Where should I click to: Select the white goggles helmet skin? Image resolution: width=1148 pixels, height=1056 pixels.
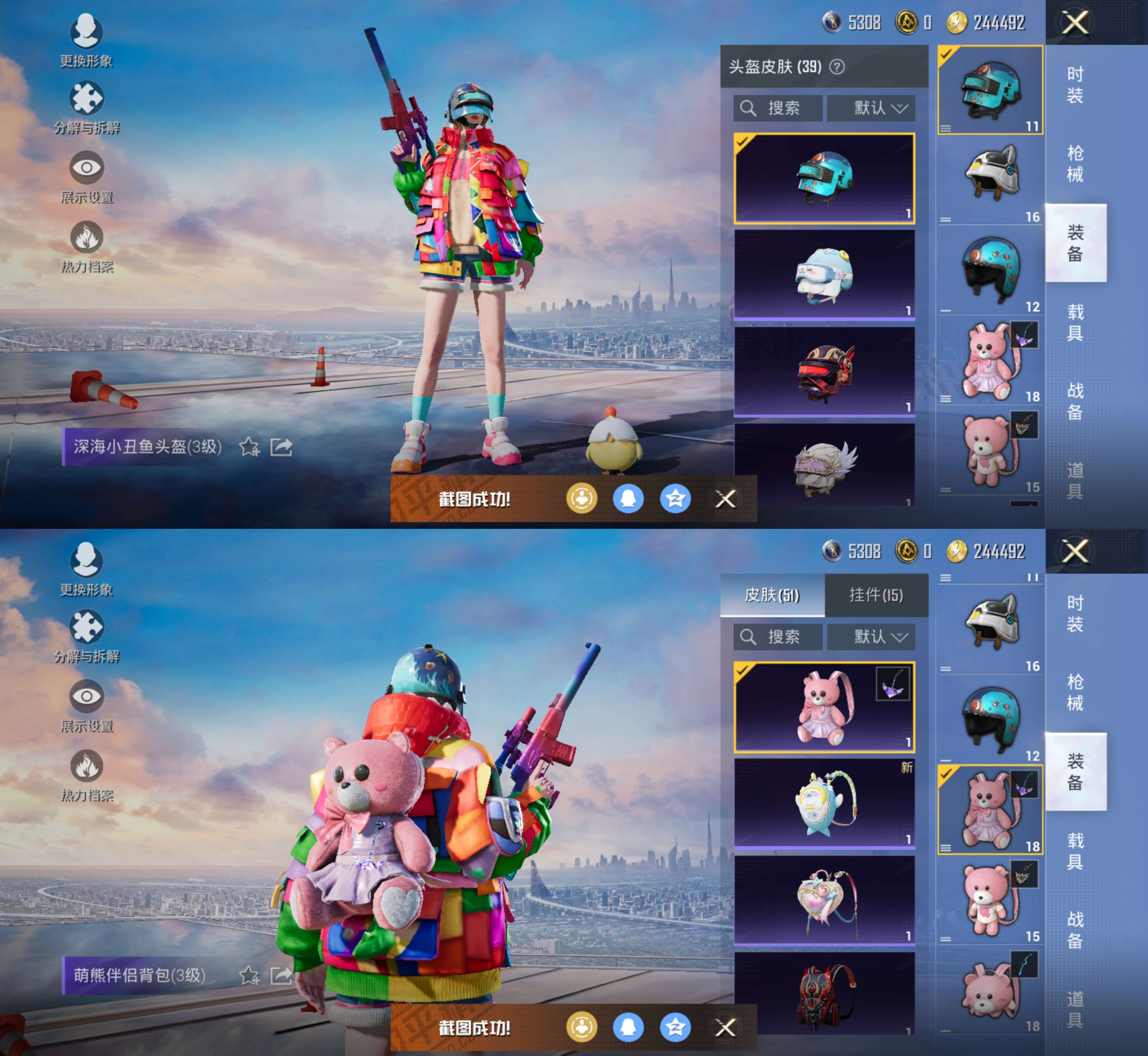[x=824, y=274]
